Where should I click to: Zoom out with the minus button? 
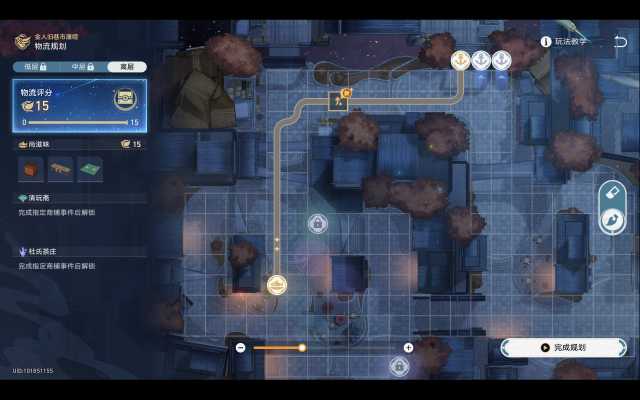[241, 347]
